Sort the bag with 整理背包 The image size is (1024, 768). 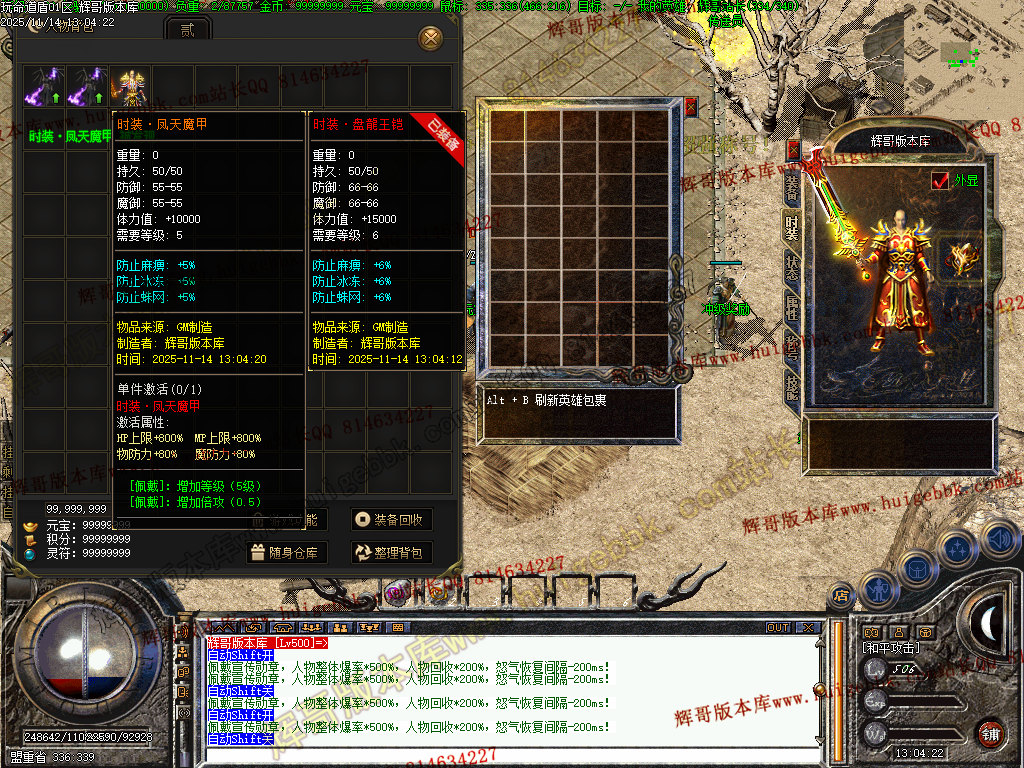391,552
